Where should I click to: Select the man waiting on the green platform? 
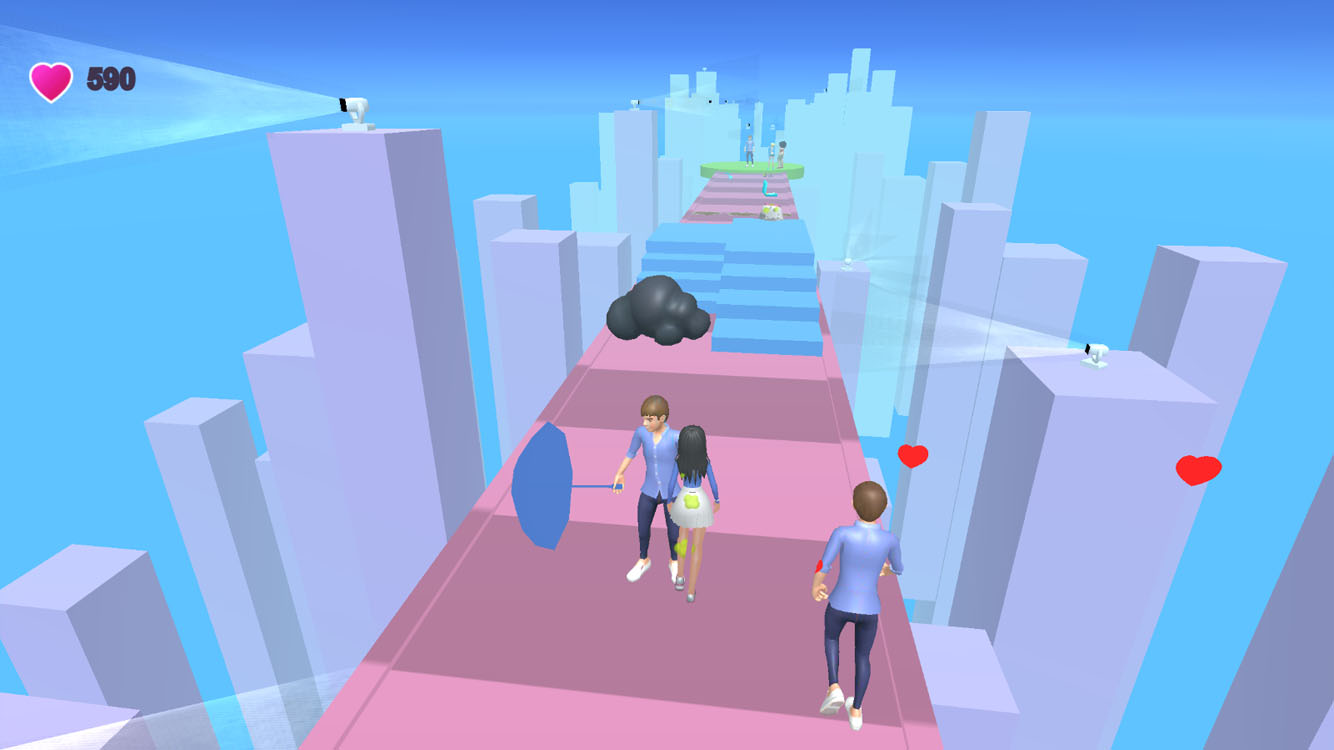[750, 150]
